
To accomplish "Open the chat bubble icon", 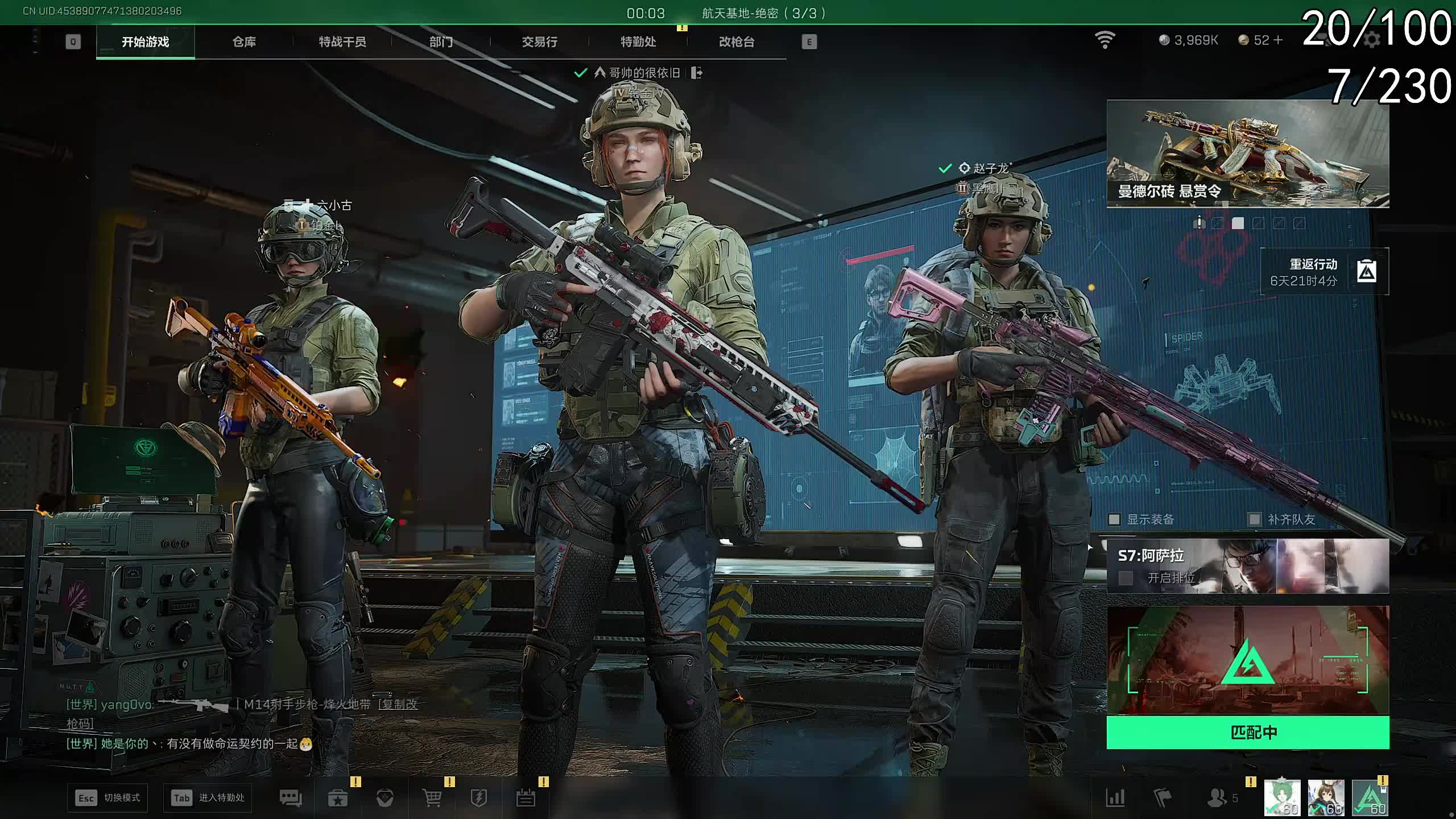I will 291,798.
